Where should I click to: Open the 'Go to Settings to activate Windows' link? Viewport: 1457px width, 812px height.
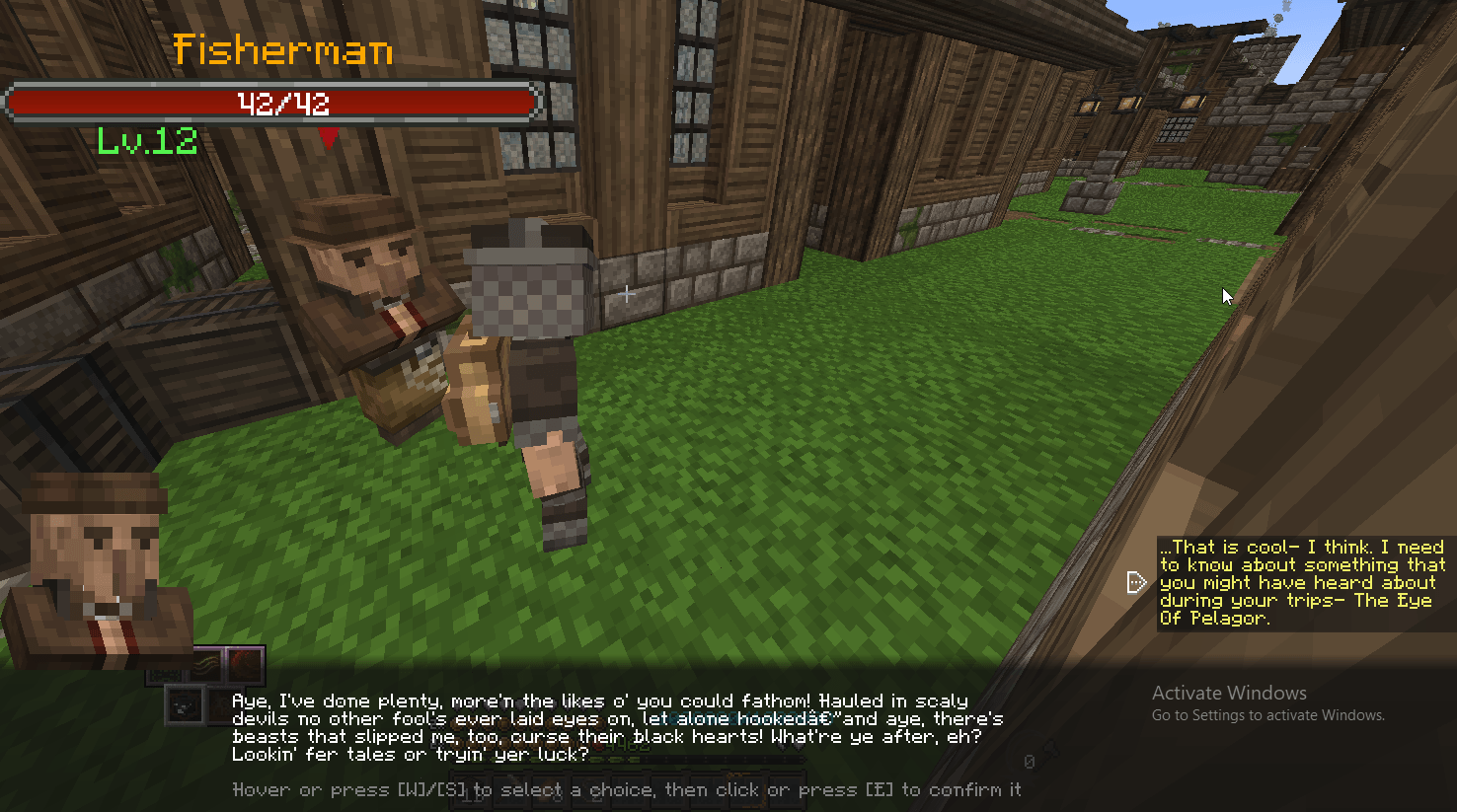tap(1266, 714)
